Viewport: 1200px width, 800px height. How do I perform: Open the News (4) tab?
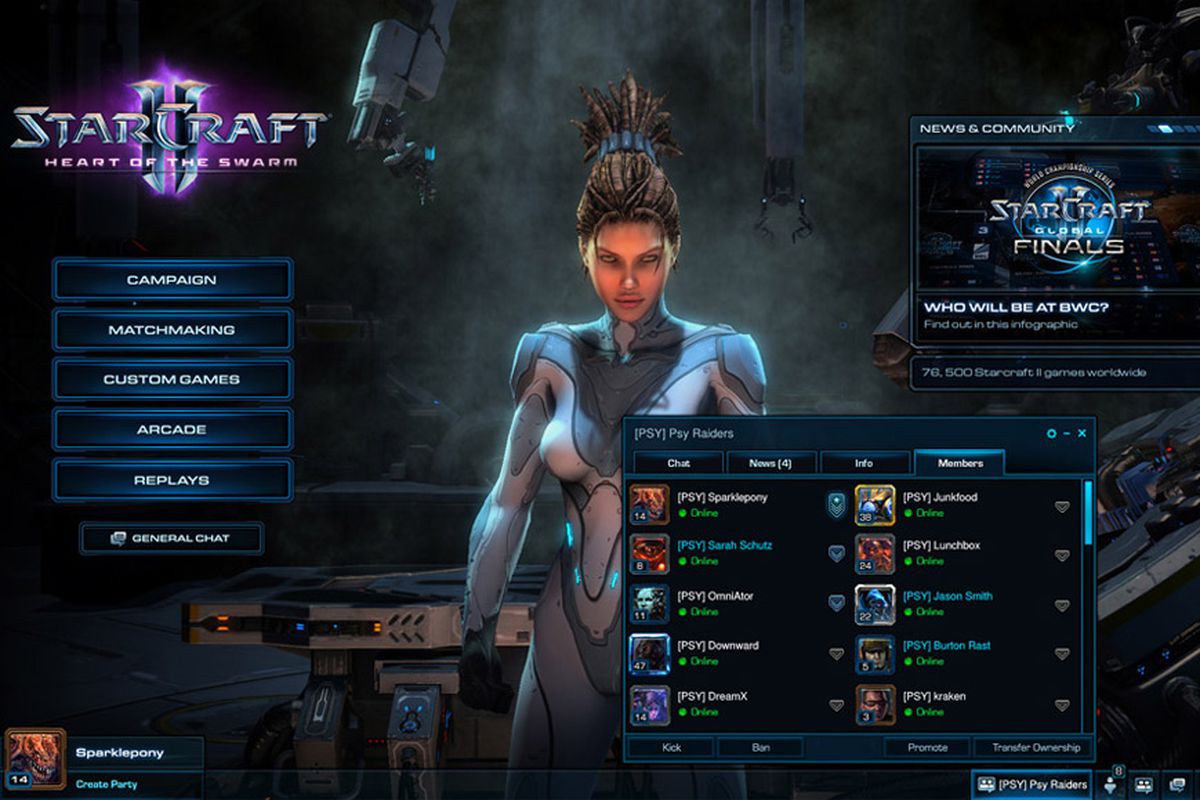click(771, 463)
